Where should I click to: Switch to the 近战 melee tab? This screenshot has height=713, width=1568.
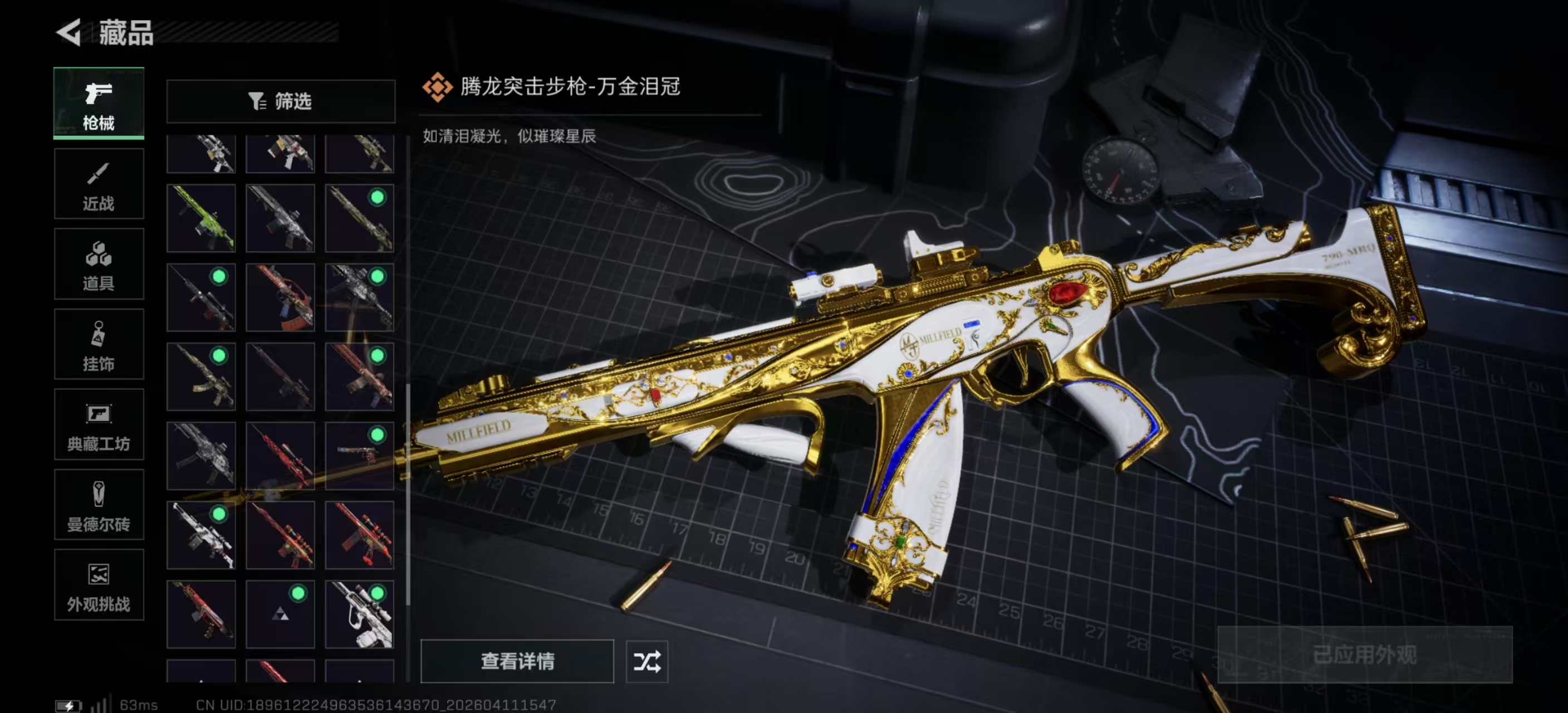click(99, 183)
